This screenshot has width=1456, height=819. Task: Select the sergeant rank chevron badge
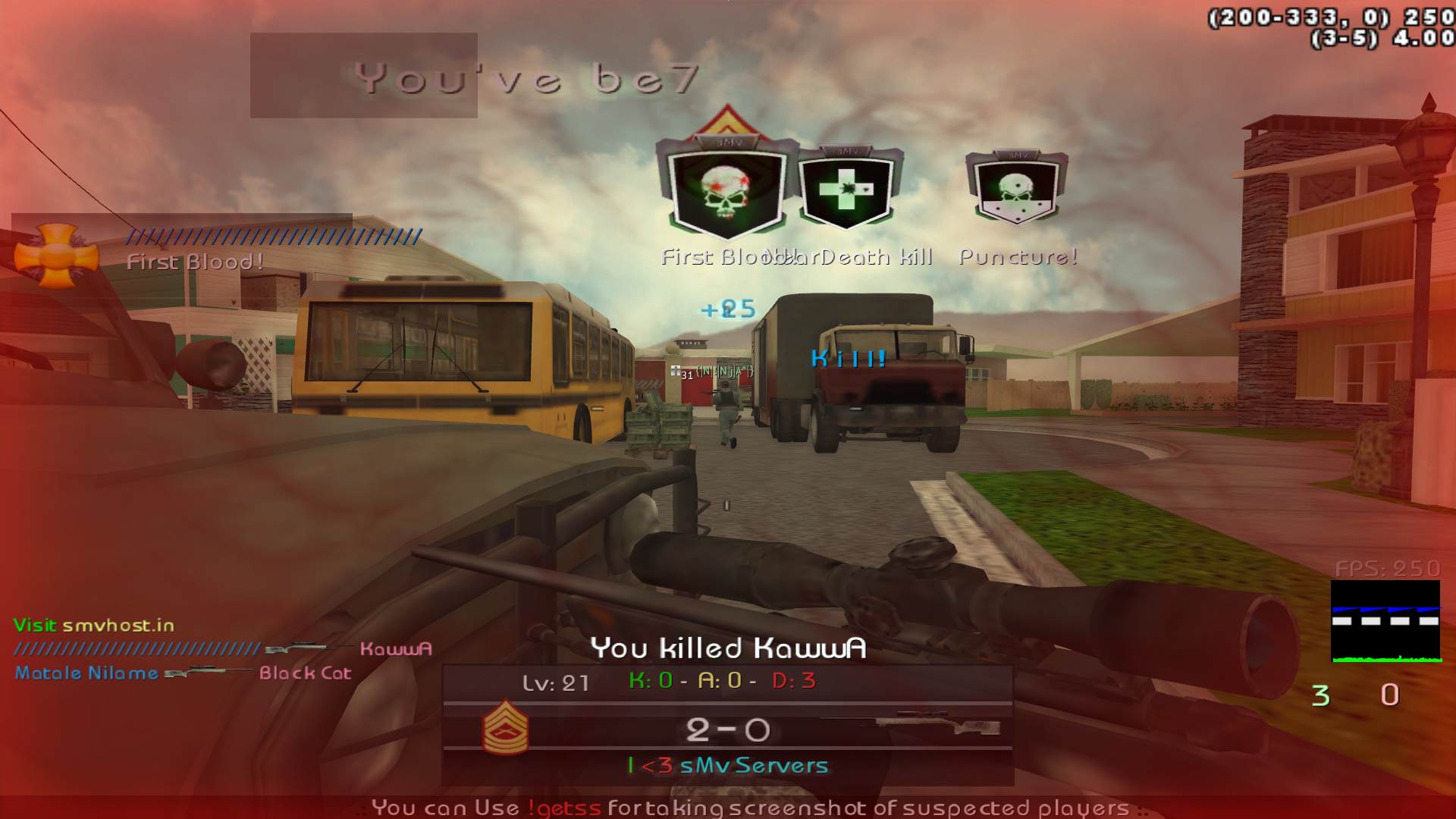505,727
